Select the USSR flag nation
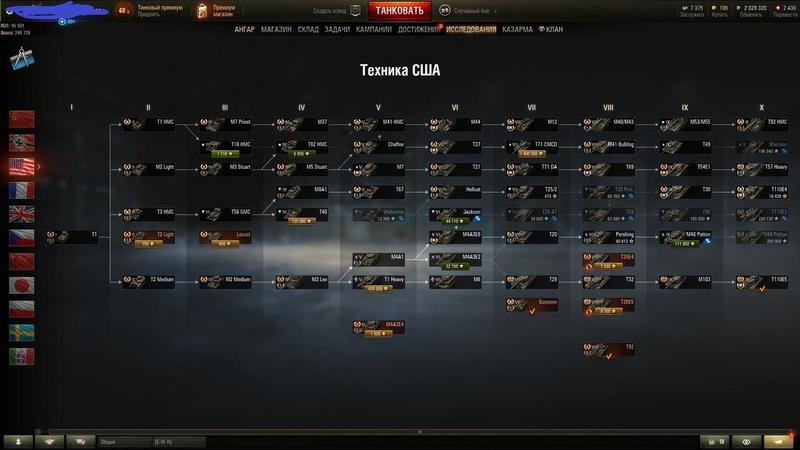Viewport: 800px width, 450px height. (x=21, y=120)
